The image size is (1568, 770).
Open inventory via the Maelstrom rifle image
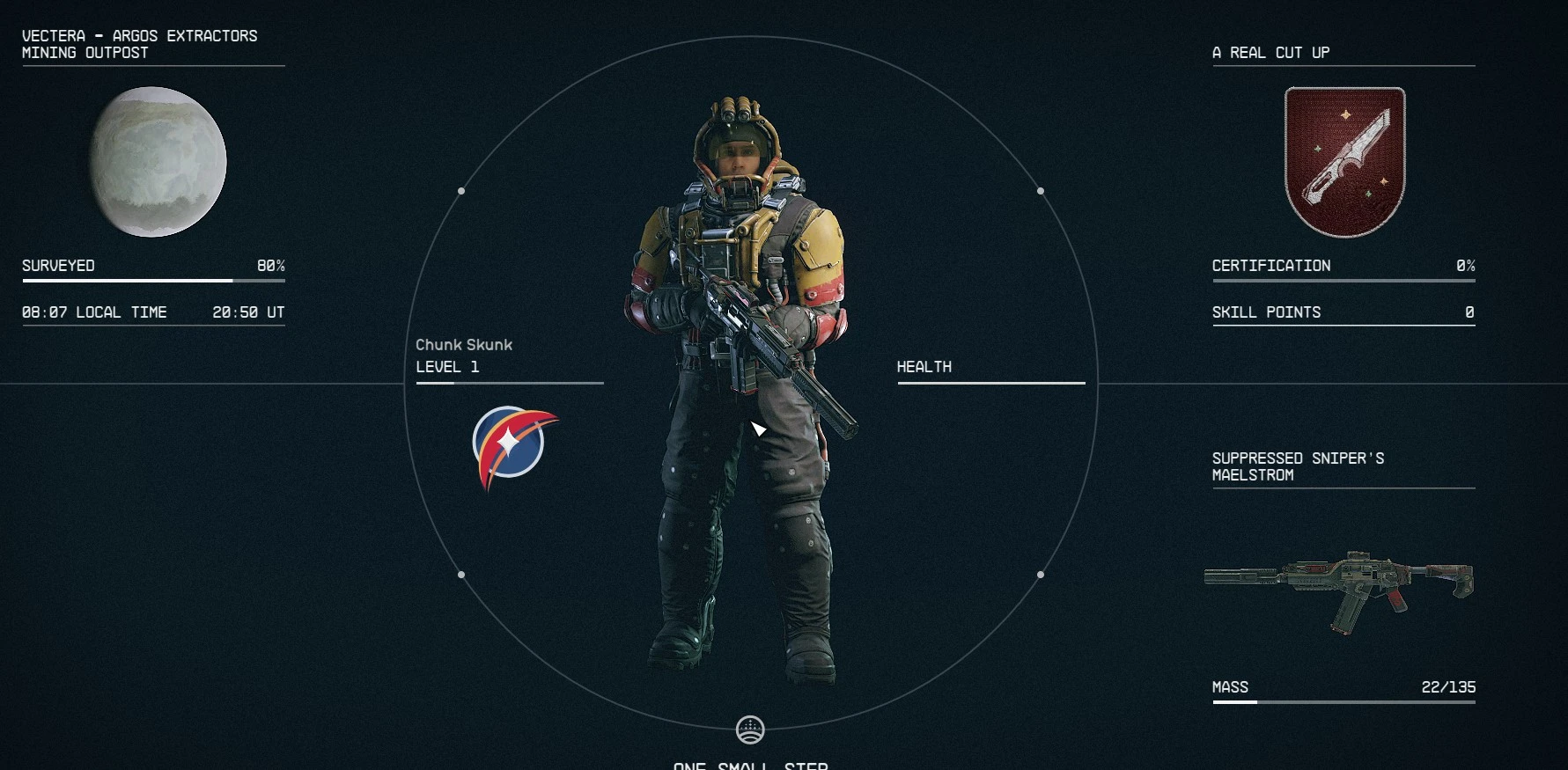[1338, 588]
